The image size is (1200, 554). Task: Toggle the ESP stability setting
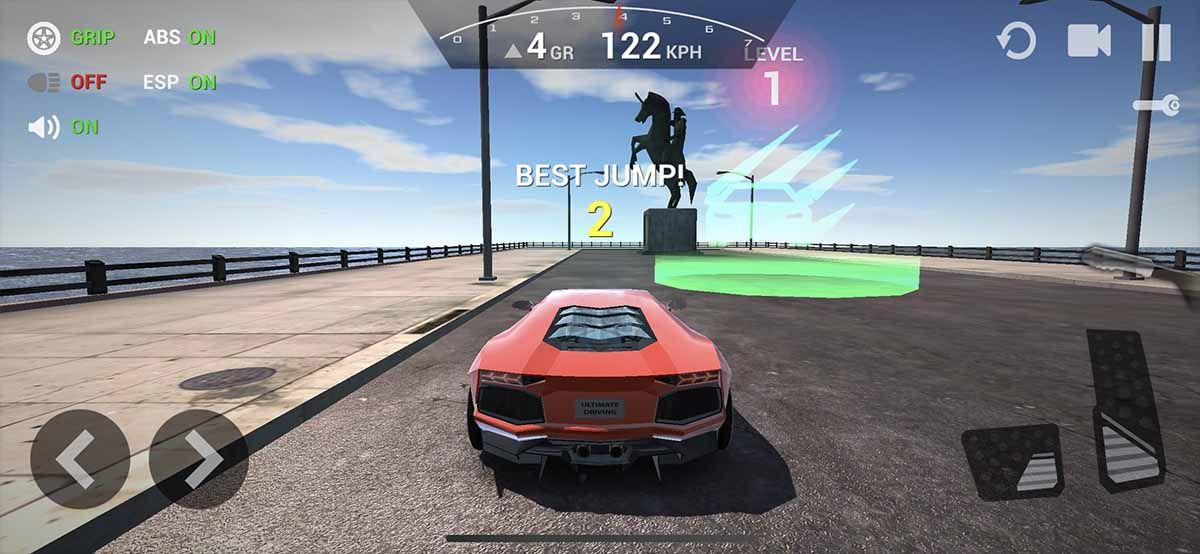(x=179, y=83)
